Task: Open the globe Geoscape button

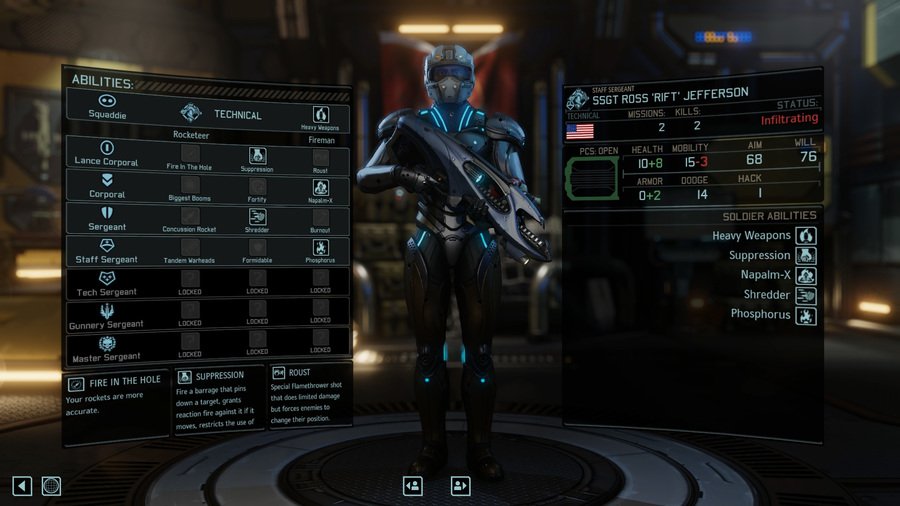Action: coord(51,486)
